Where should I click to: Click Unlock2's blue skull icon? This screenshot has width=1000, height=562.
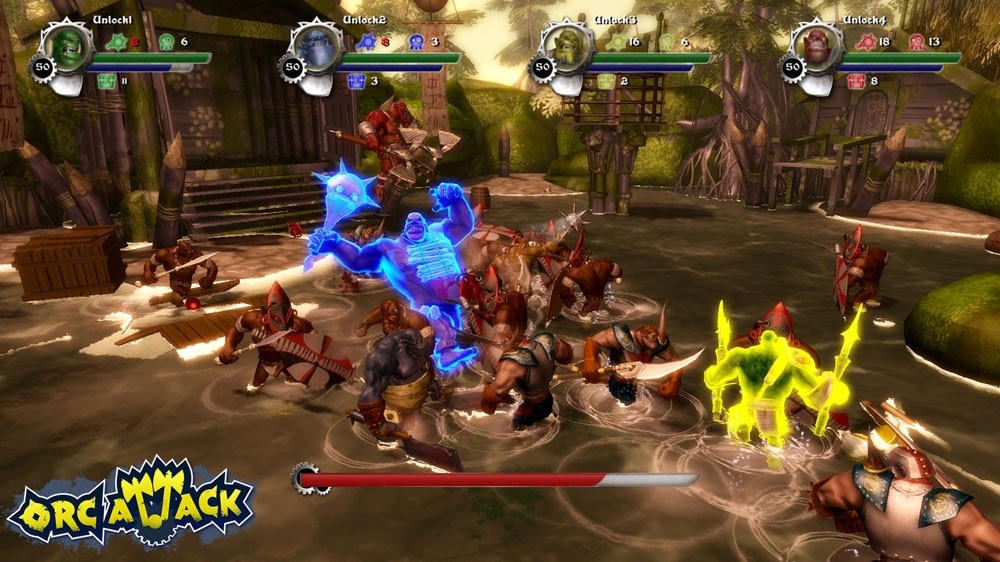pos(416,42)
